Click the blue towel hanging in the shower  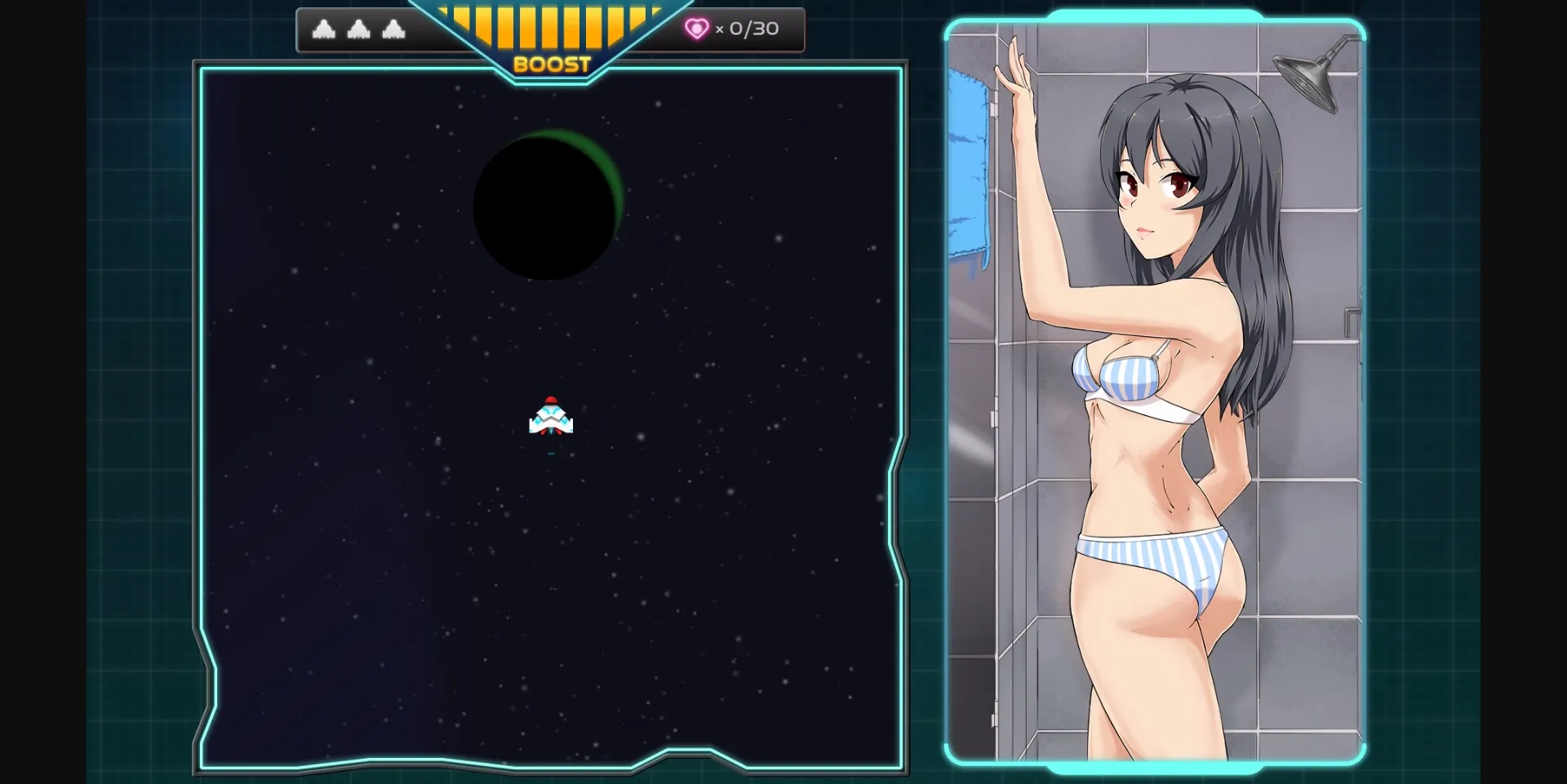(x=968, y=163)
